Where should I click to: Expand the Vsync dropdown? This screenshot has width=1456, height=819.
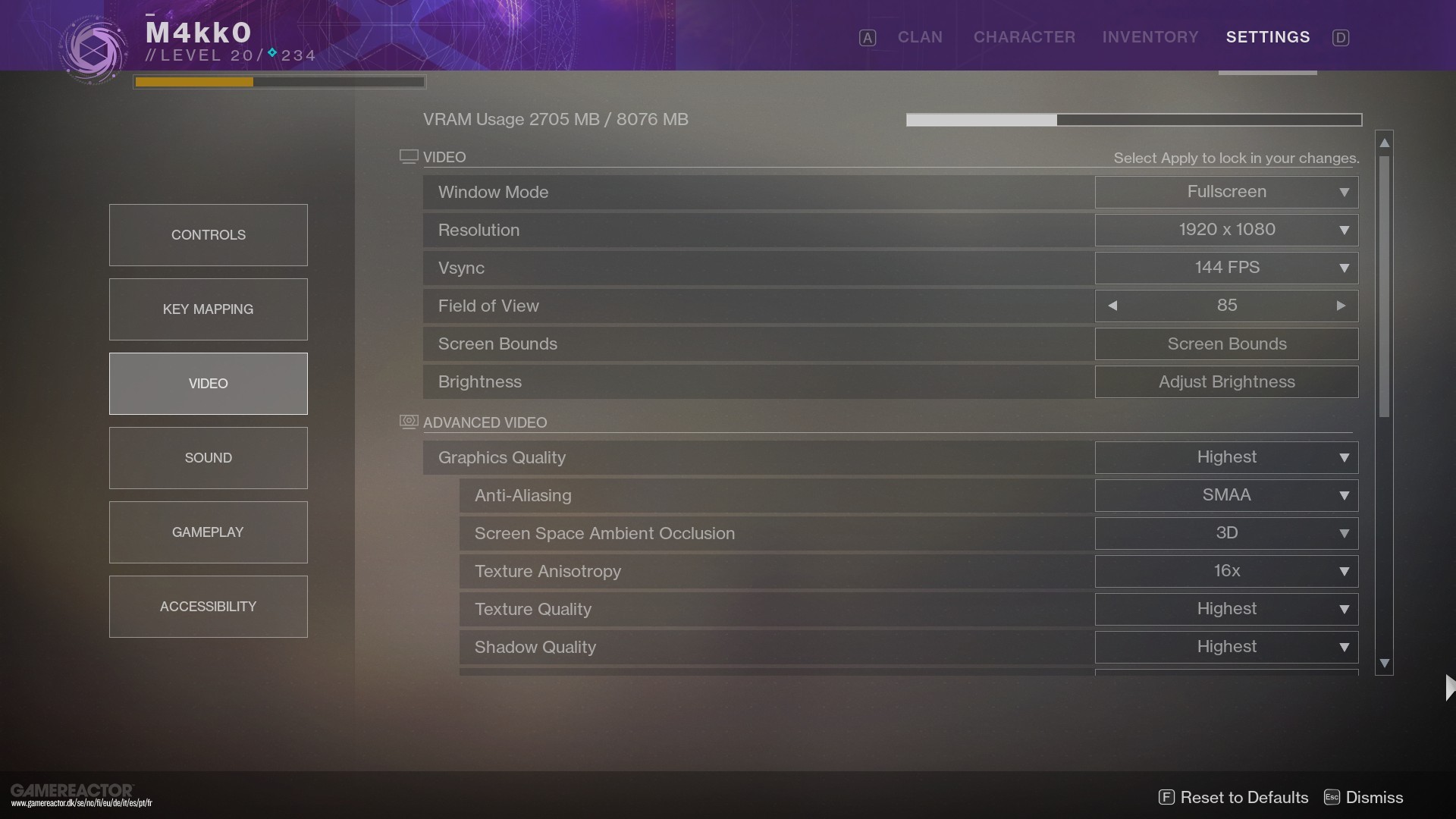click(1226, 268)
